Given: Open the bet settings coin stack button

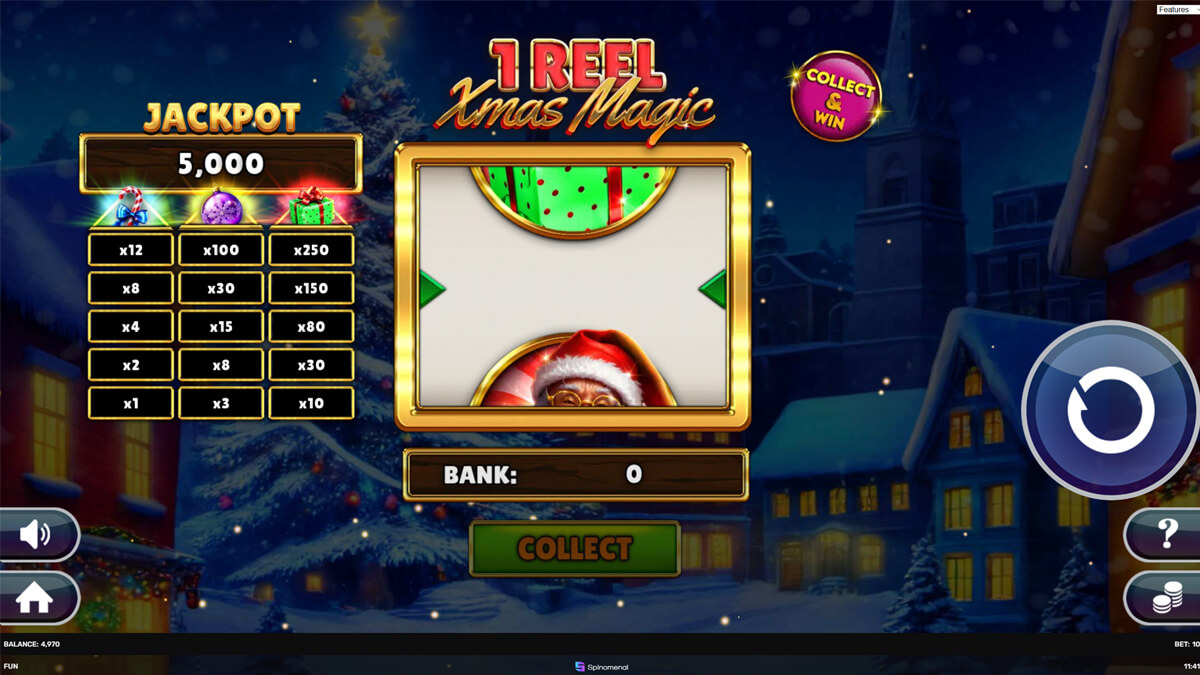Looking at the screenshot, I should point(1165,599).
